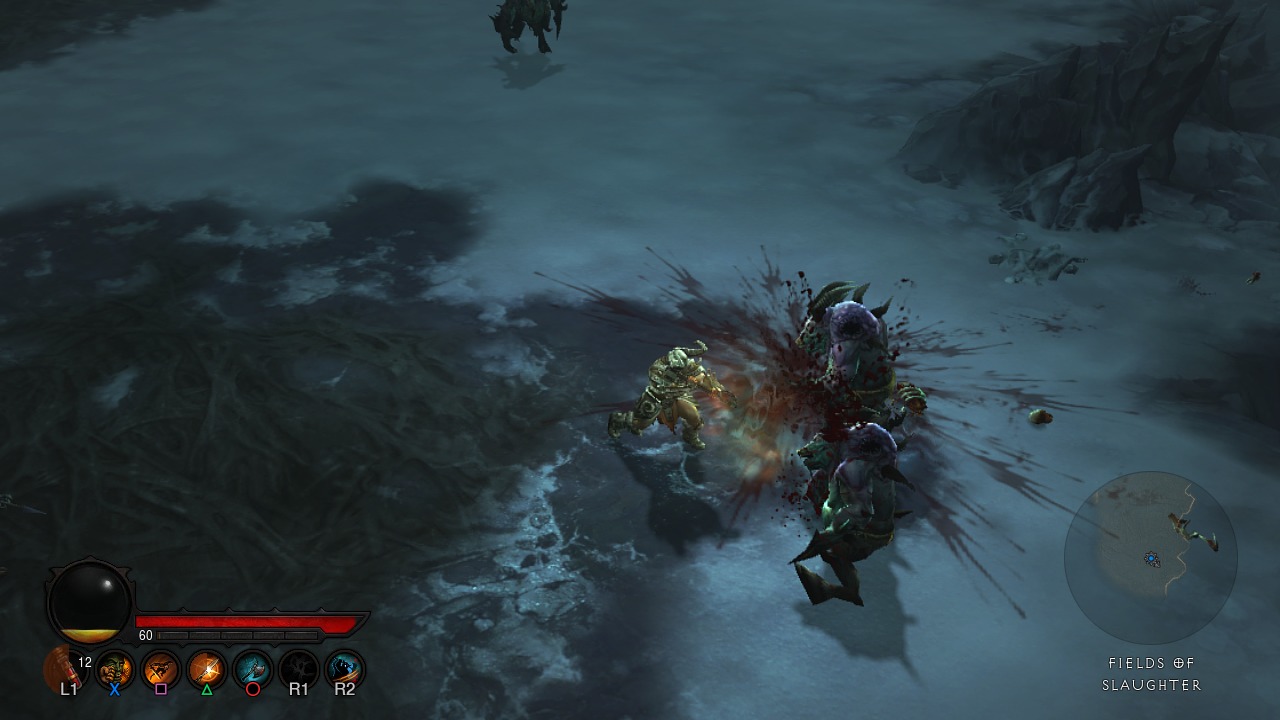Open the circular minimap
This screenshot has height=720, width=1280.
pos(1151,558)
